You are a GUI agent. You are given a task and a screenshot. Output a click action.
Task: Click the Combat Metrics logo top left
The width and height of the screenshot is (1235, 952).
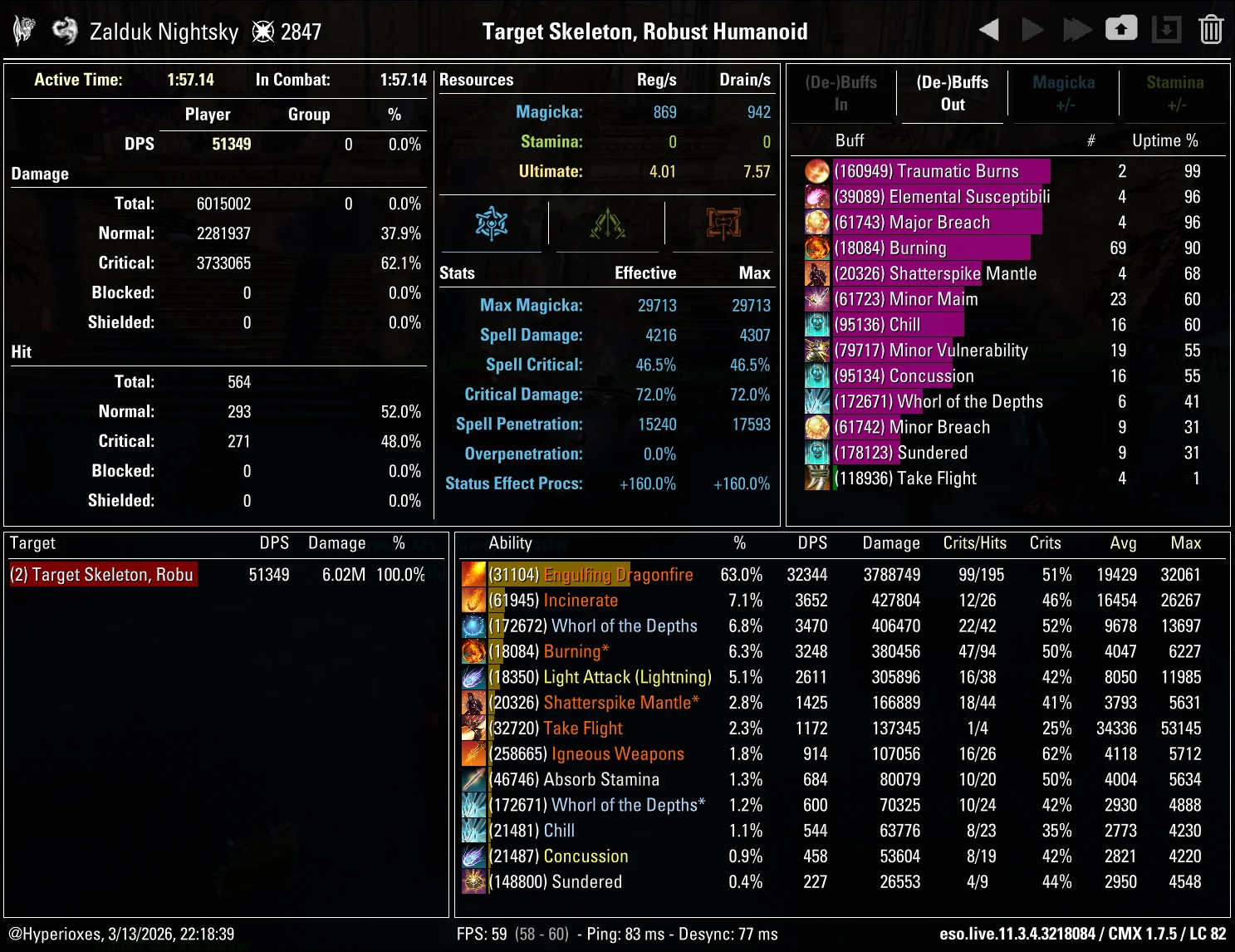pos(22,28)
